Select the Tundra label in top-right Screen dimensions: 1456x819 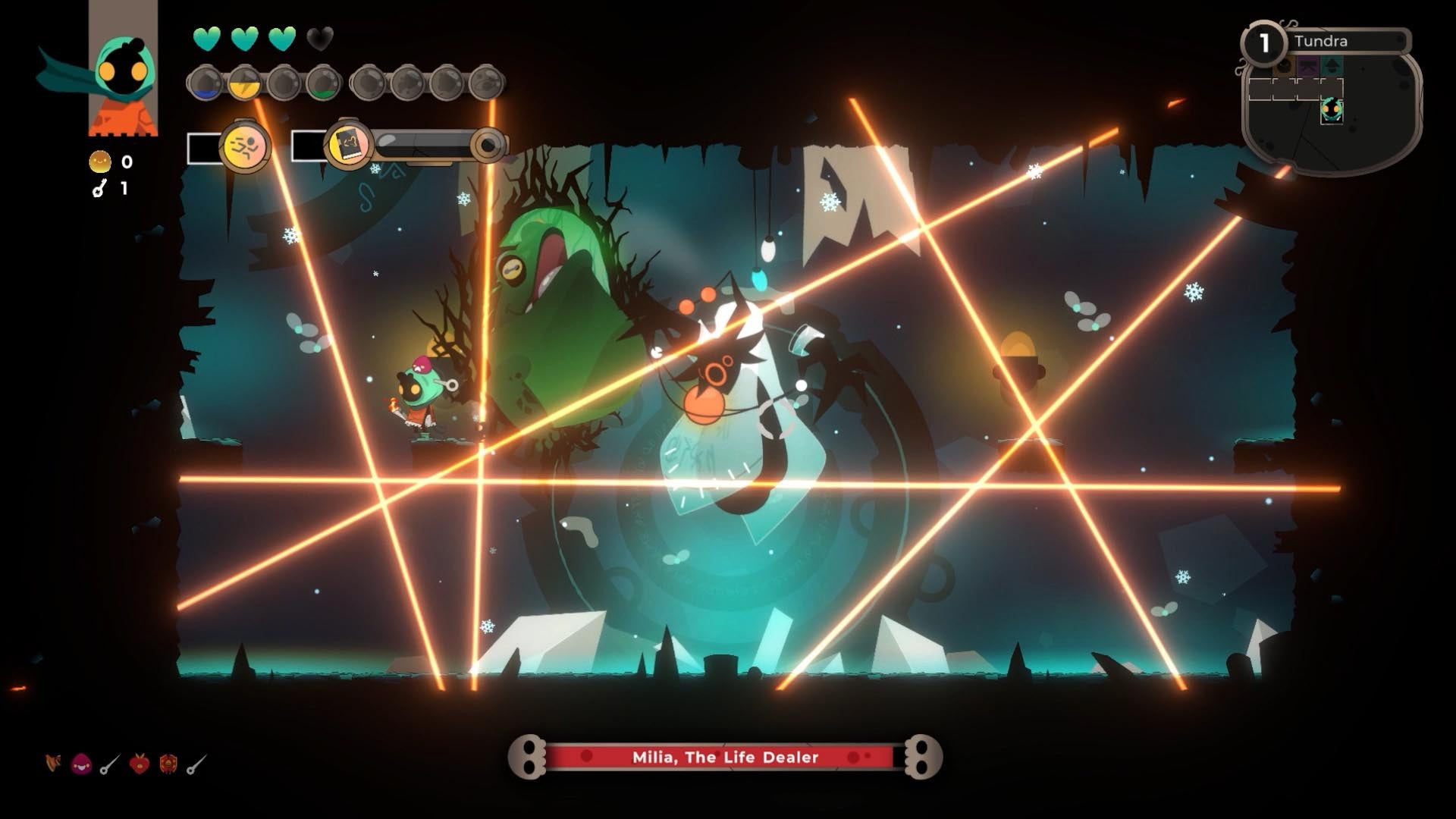point(1322,42)
